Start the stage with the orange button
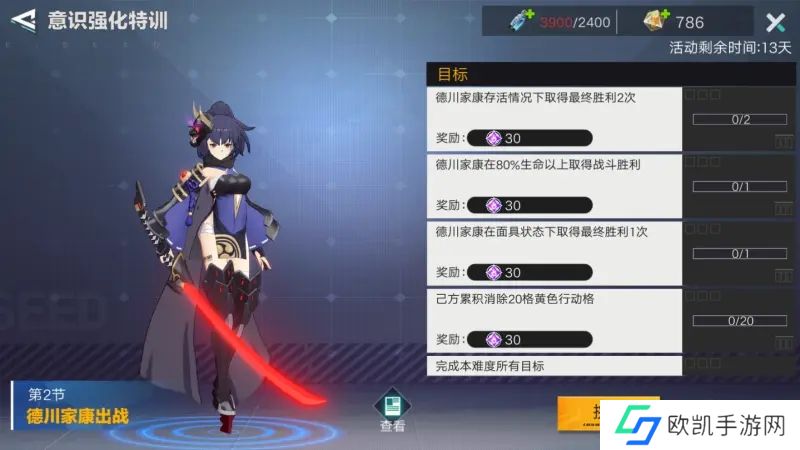Image resolution: width=800 pixels, height=450 pixels. click(580, 413)
